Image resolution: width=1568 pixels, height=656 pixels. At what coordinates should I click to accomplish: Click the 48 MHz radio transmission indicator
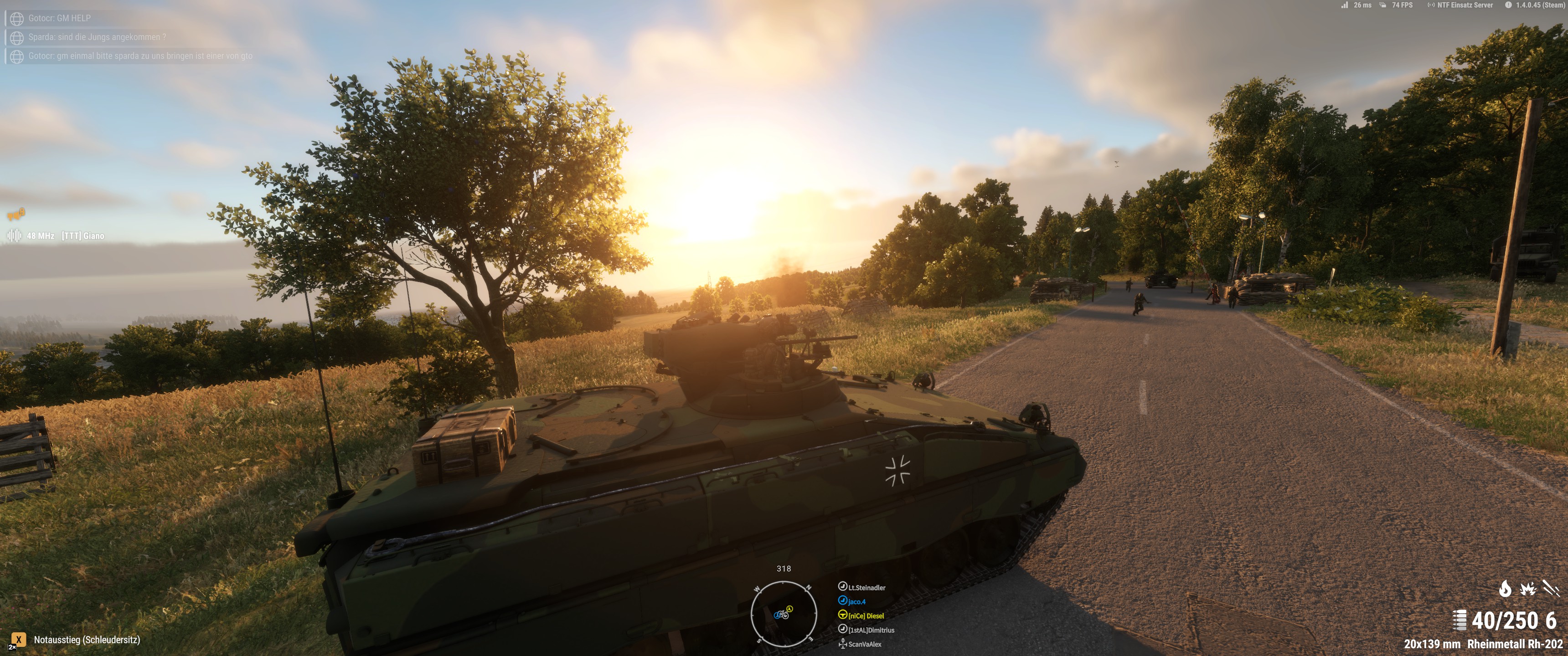40,236
